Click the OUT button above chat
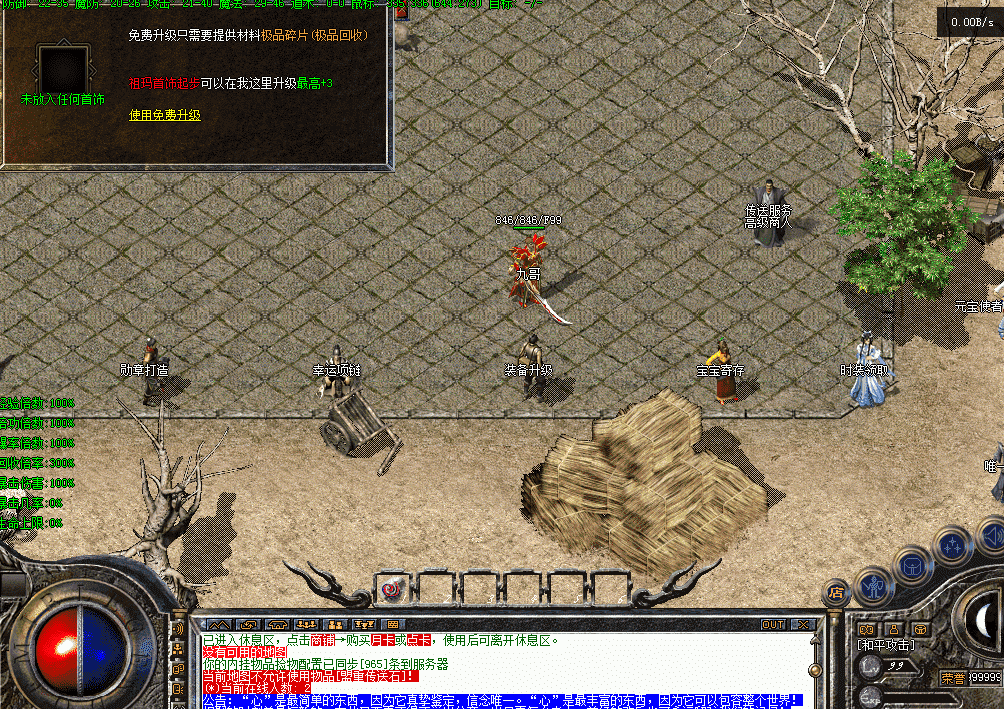1004x709 pixels. click(773, 625)
